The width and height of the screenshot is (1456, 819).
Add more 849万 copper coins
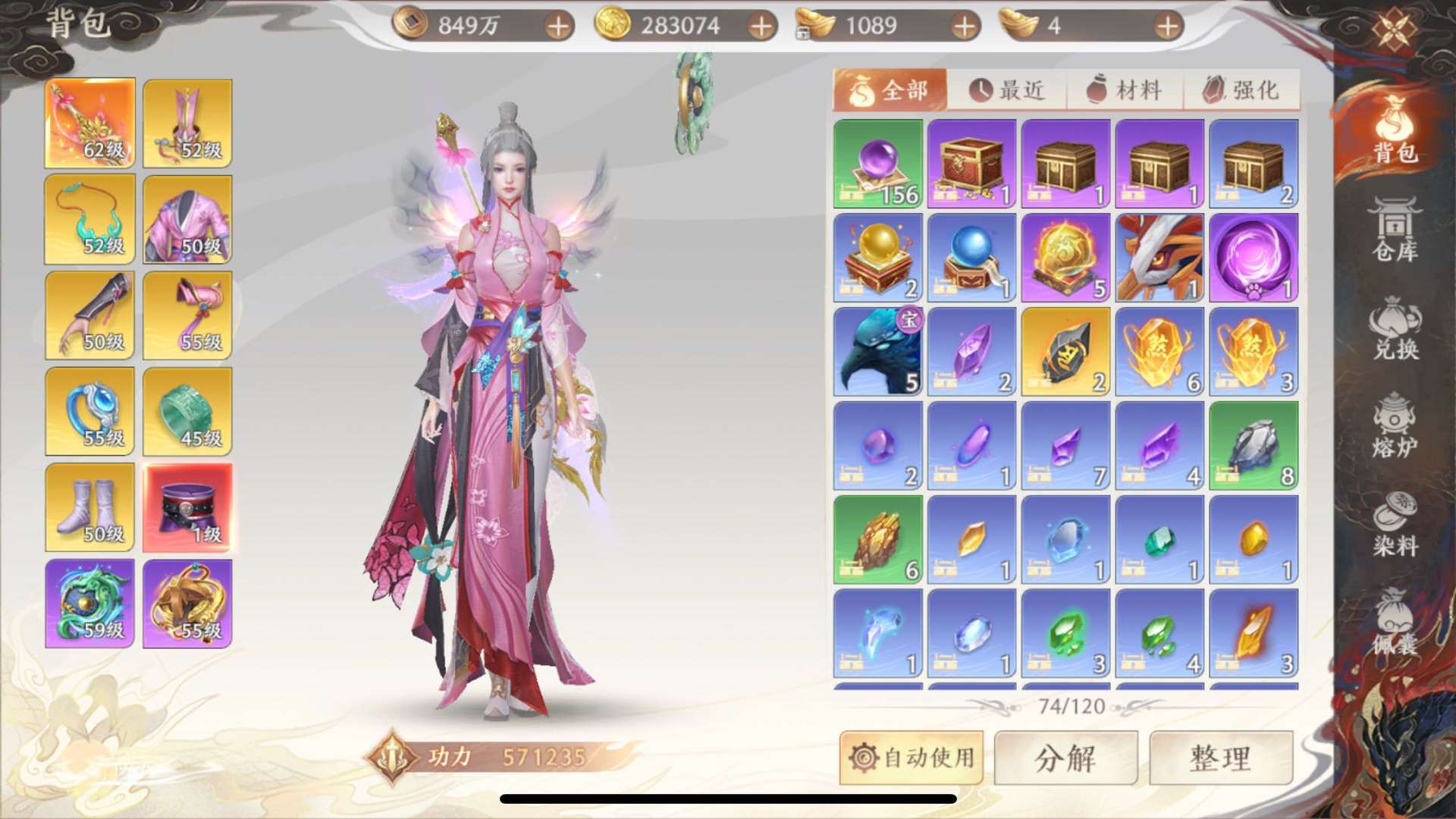point(558,27)
